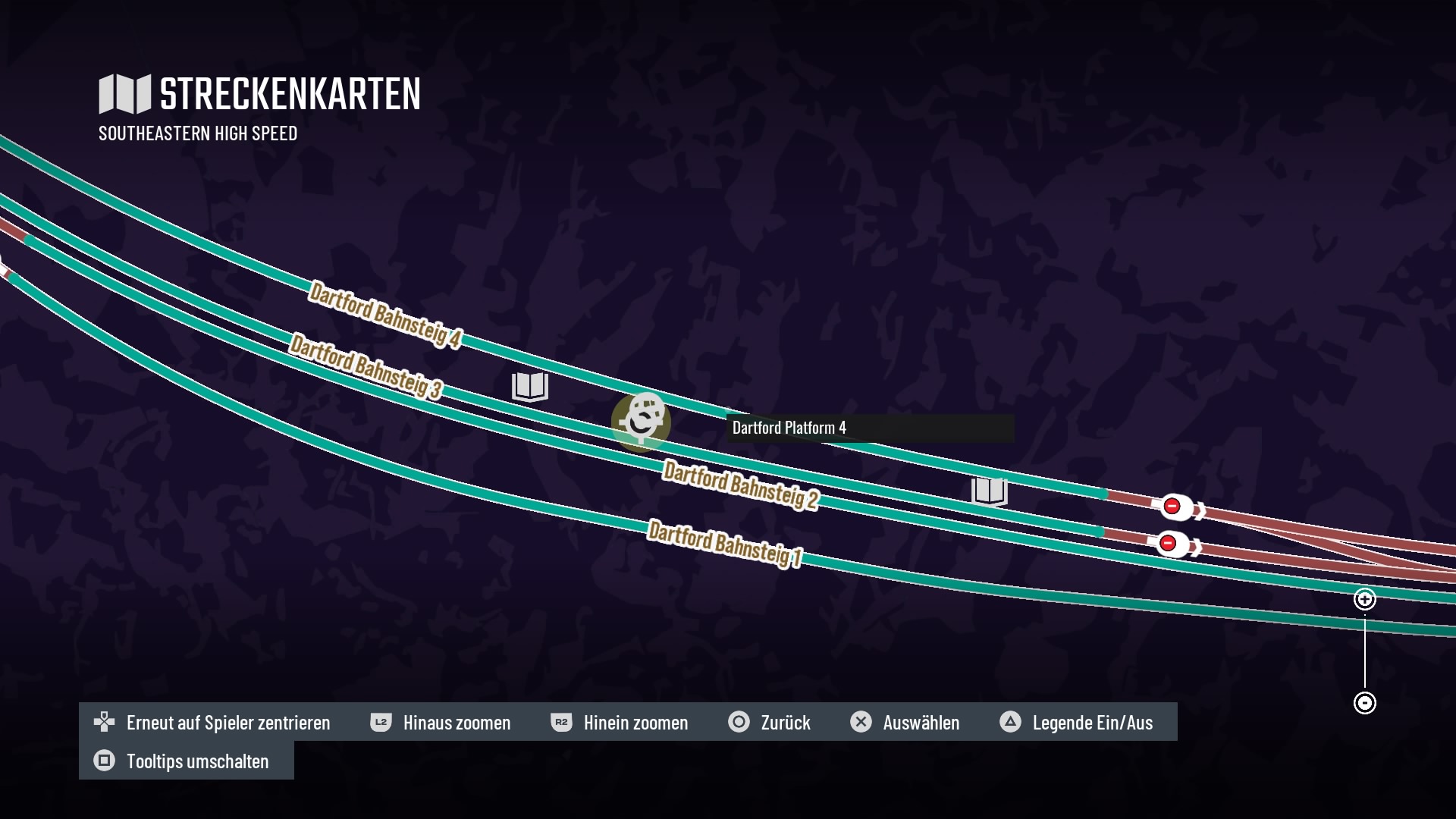Click the vertical zoom slider track
This screenshot has width=1456, height=819.
[x=1364, y=651]
